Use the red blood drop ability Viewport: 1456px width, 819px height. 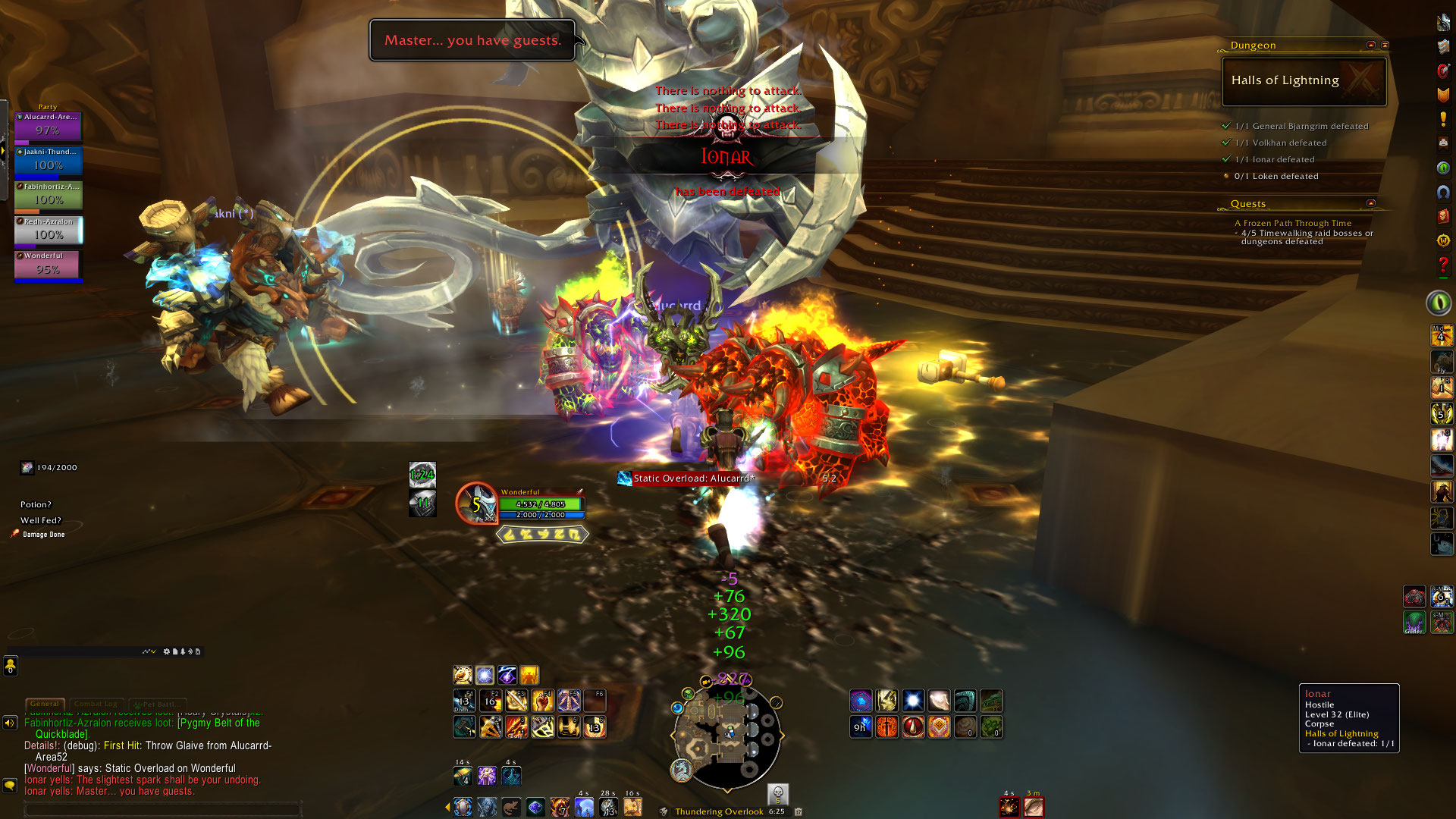pyautogui.click(x=913, y=726)
